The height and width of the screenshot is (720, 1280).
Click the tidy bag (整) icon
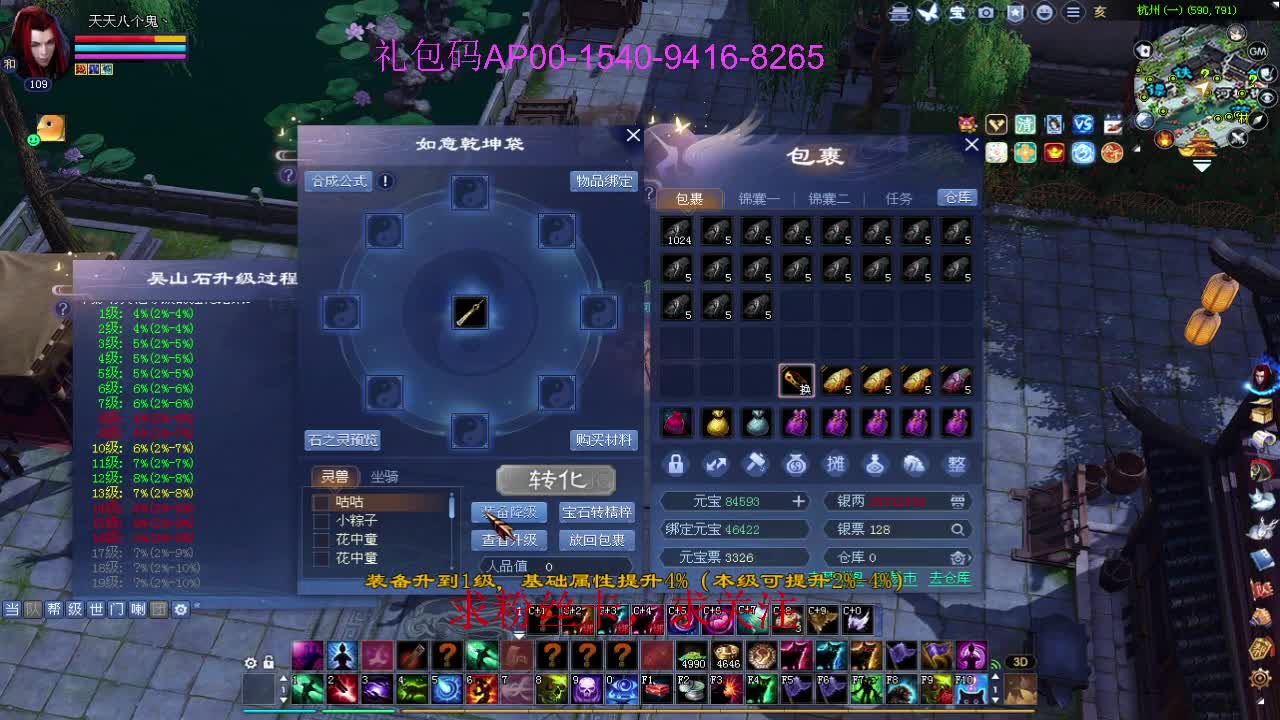(x=956, y=464)
